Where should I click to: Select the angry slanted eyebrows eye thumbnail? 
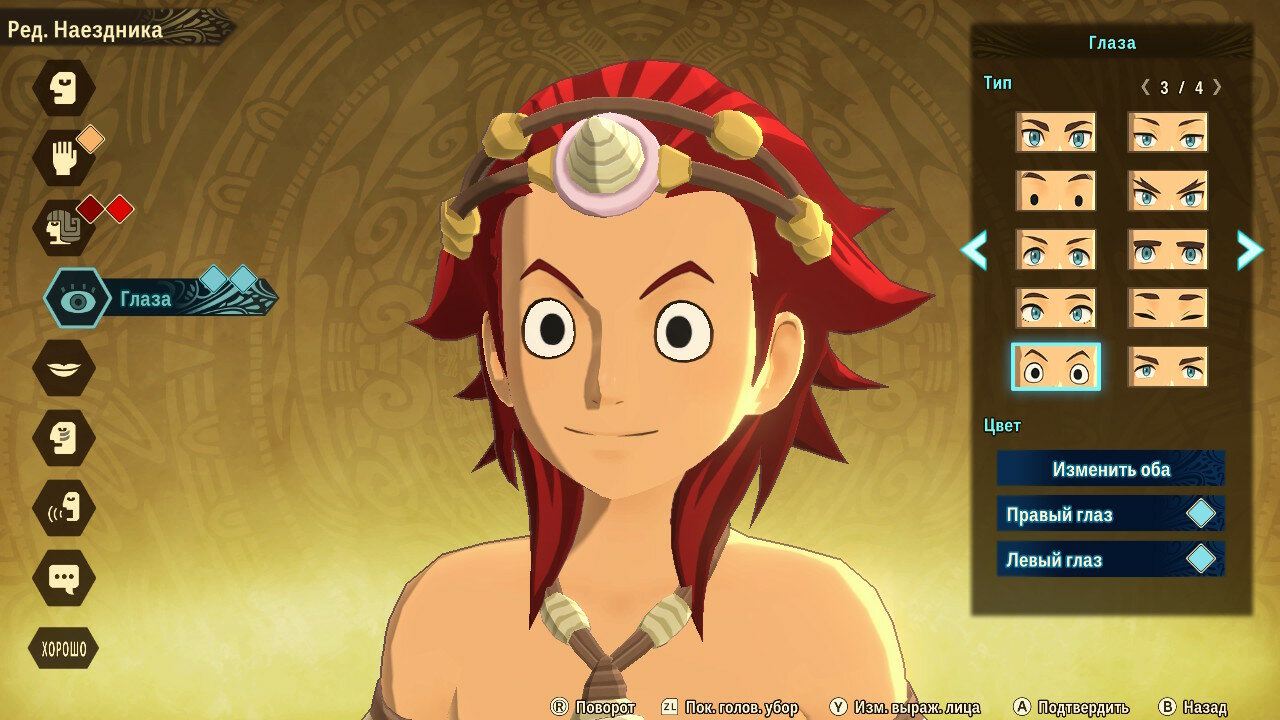coord(1168,191)
